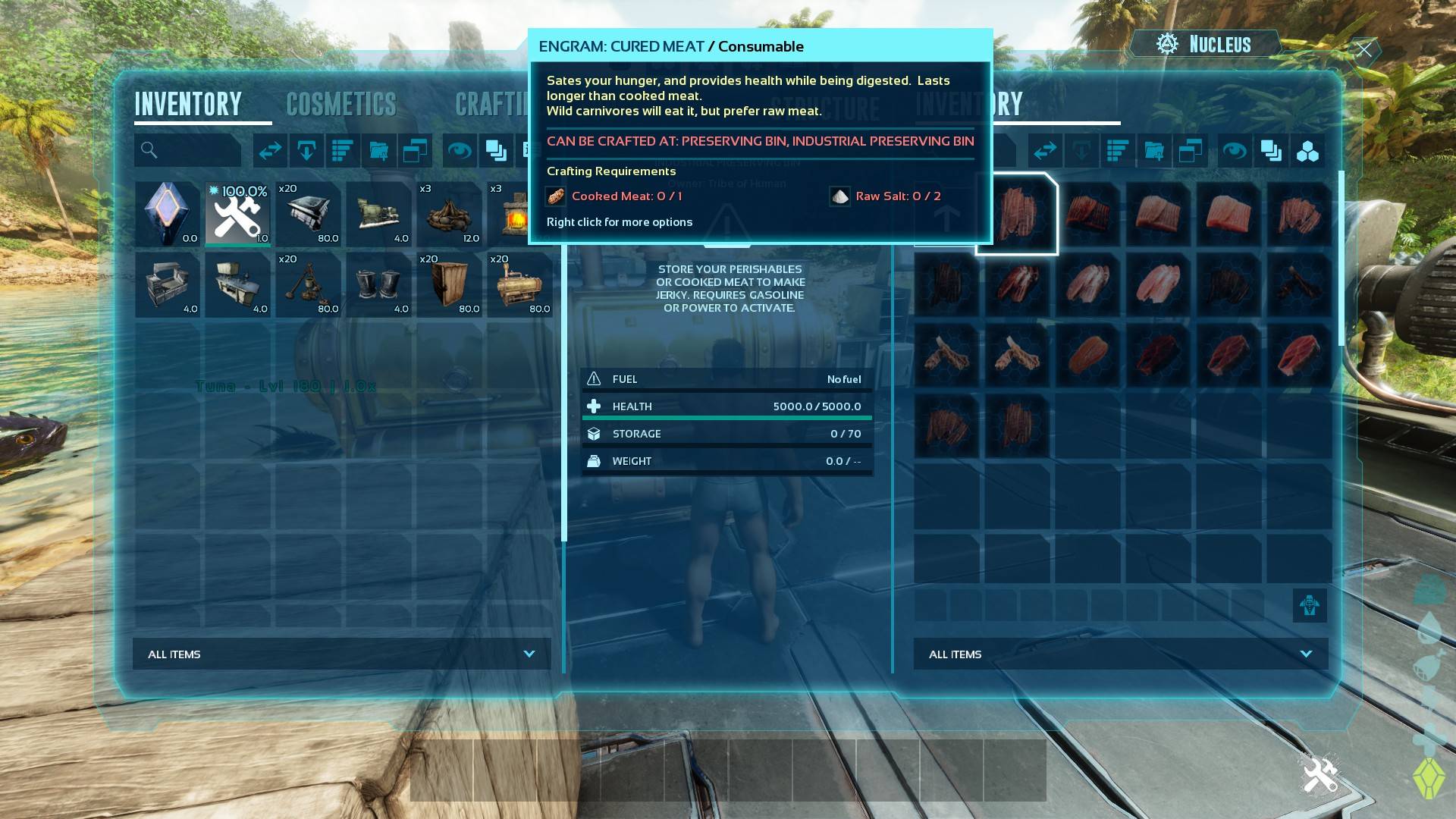Click the sort button in player toolbar
The width and height of the screenshot is (1456, 819).
pos(343,151)
